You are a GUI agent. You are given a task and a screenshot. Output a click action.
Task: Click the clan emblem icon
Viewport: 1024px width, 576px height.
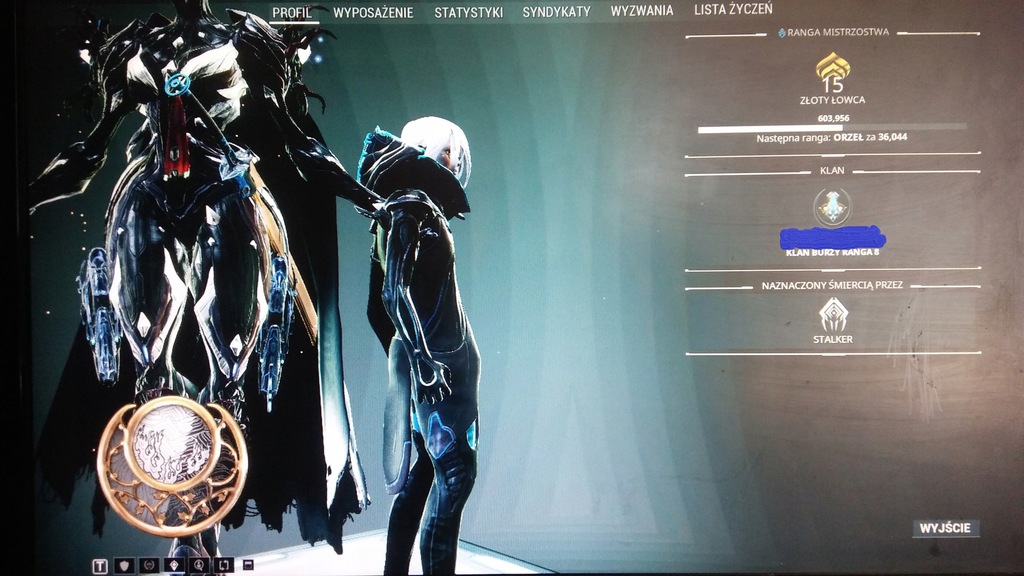(832, 207)
